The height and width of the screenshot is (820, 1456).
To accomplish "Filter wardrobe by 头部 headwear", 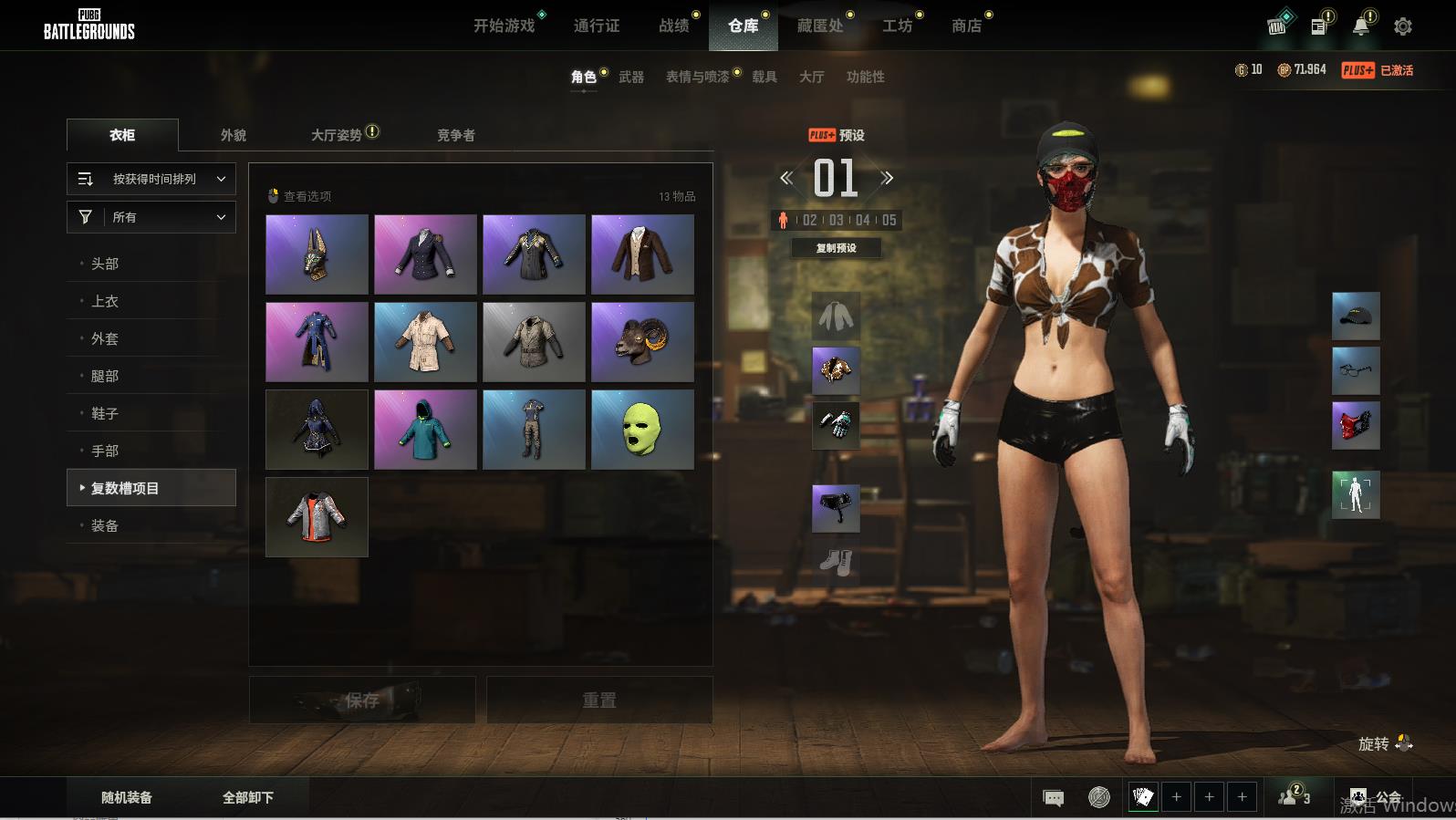I will (105, 264).
